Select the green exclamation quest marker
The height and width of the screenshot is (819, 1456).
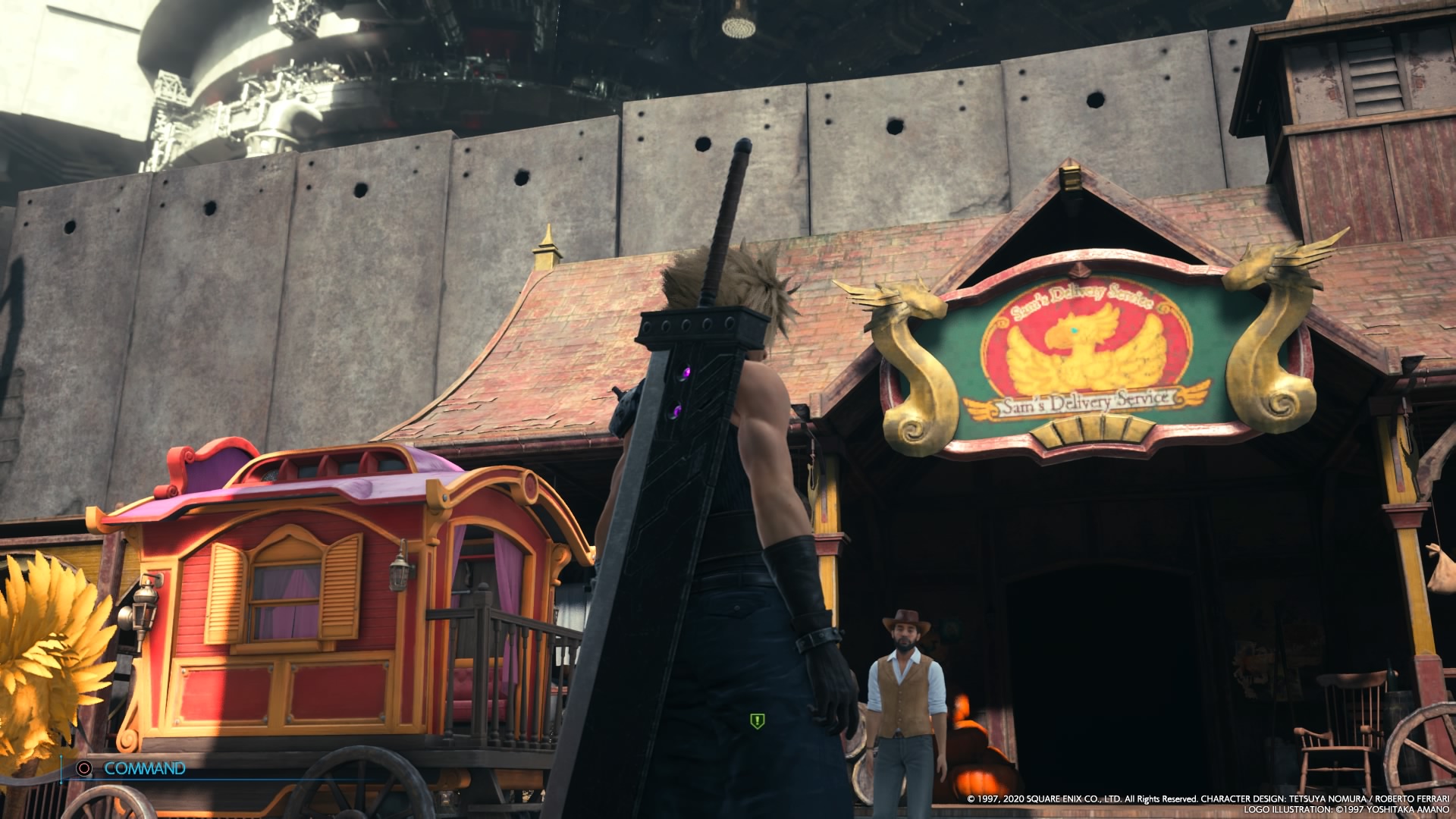pos(756,720)
